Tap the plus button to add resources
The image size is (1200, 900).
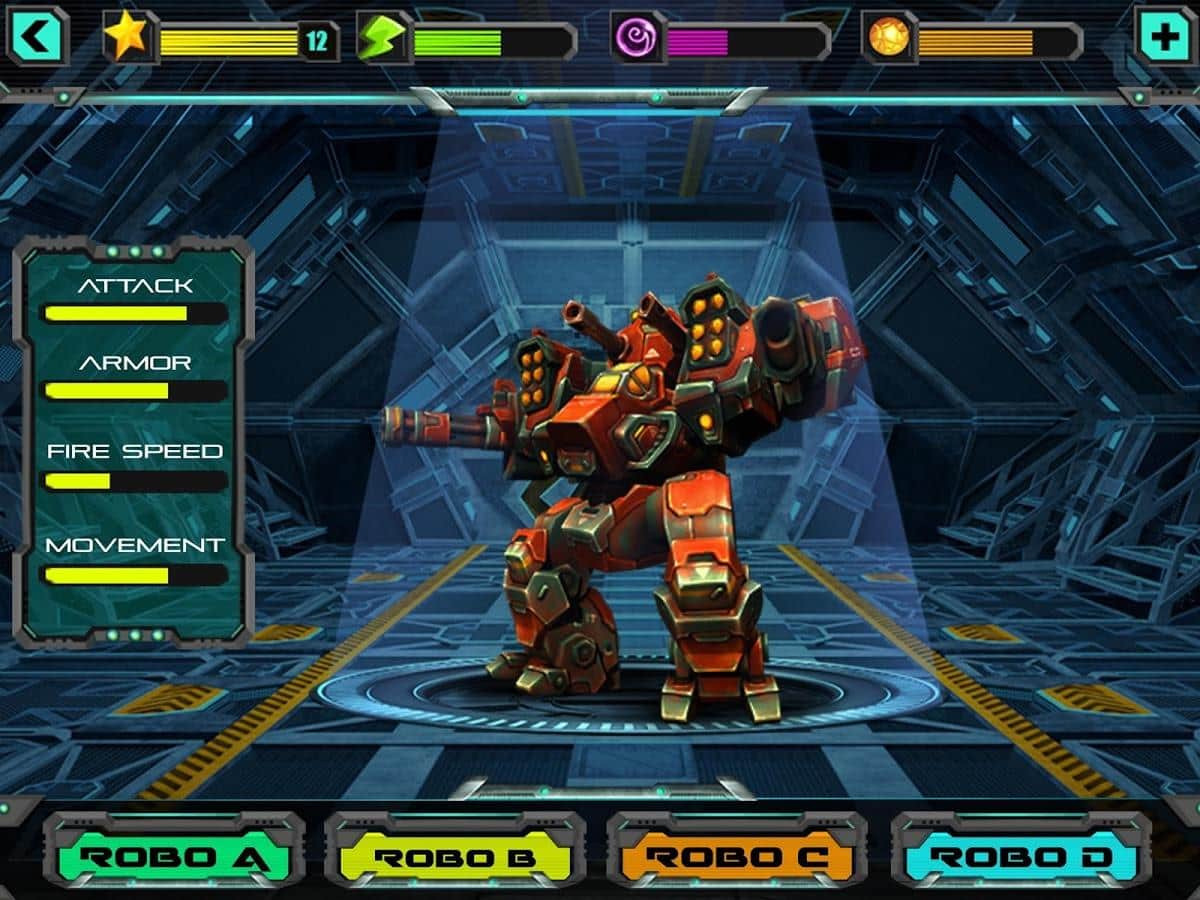click(1163, 38)
